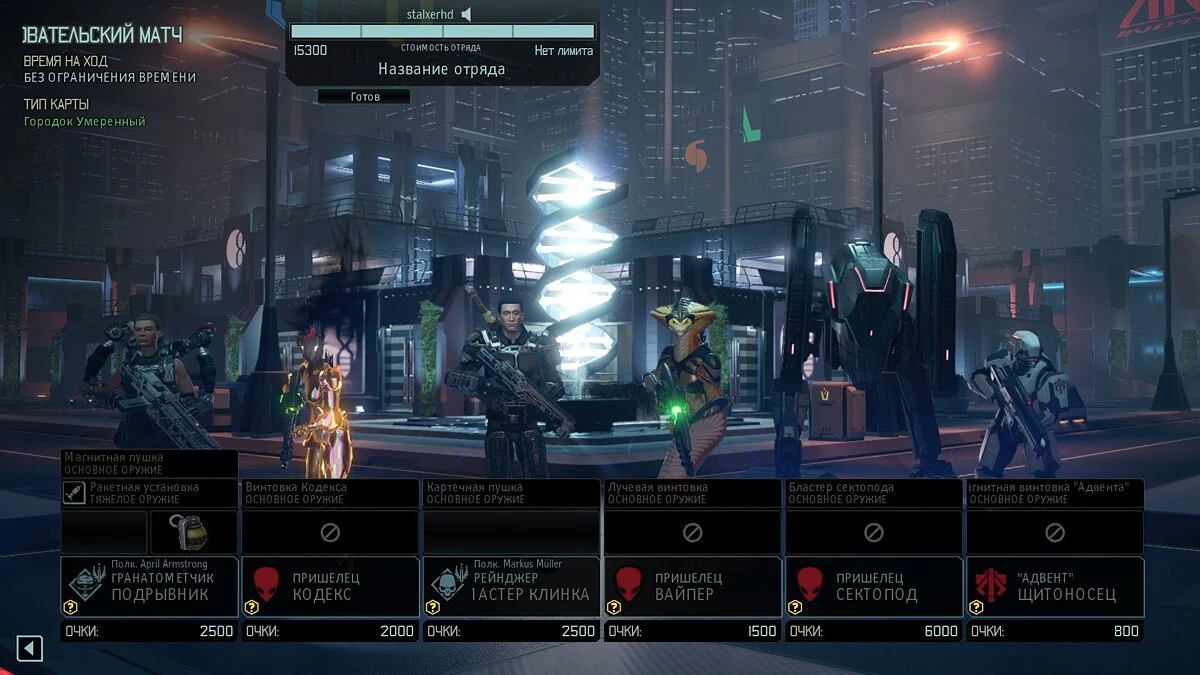Select the Лучевая винтовка weapon label
The height and width of the screenshot is (675, 1200).
(692, 492)
